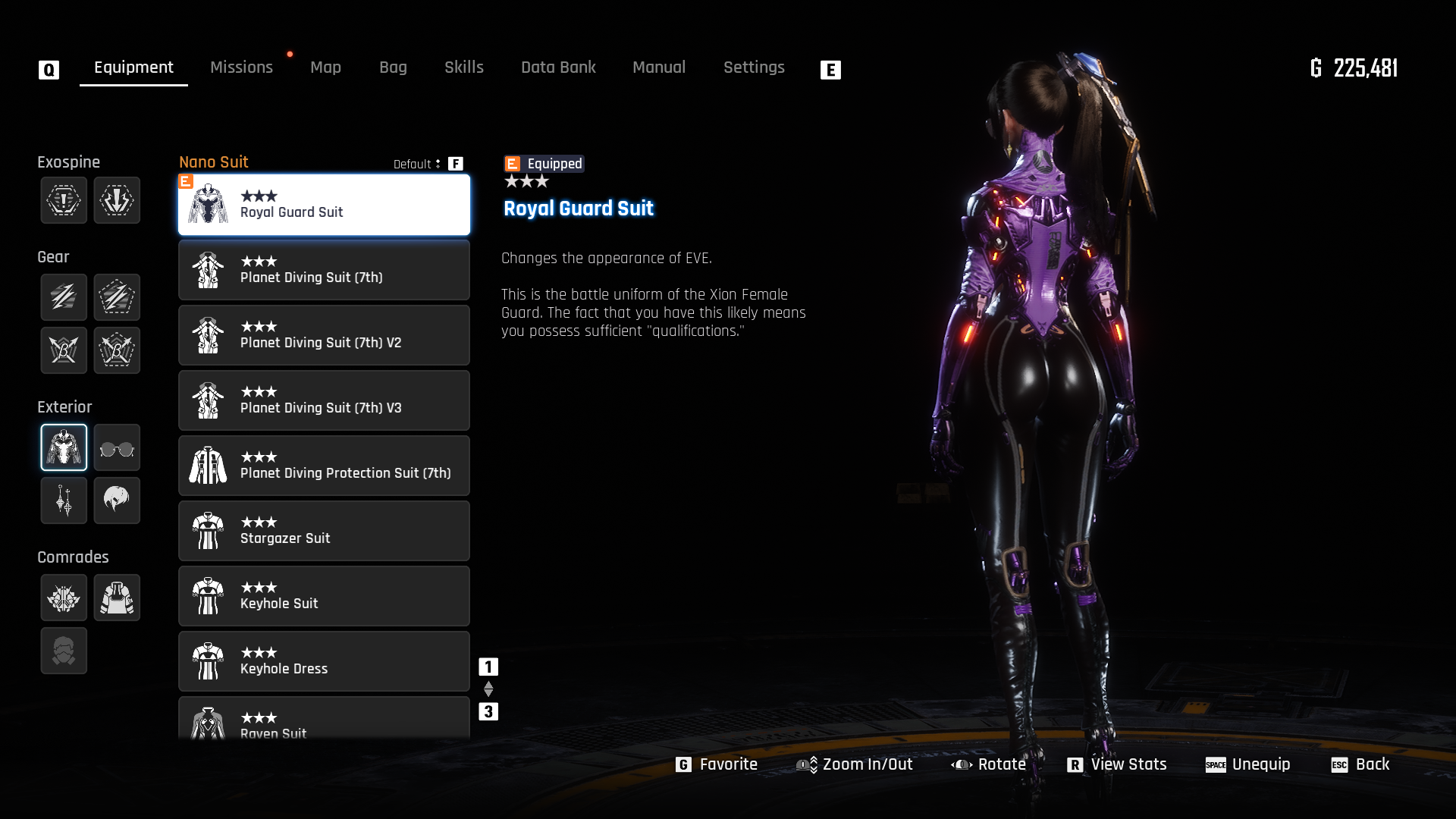This screenshot has width=1456, height=819.
Task: Select the Planet Diving Protection Suit (7th)
Action: [324, 466]
